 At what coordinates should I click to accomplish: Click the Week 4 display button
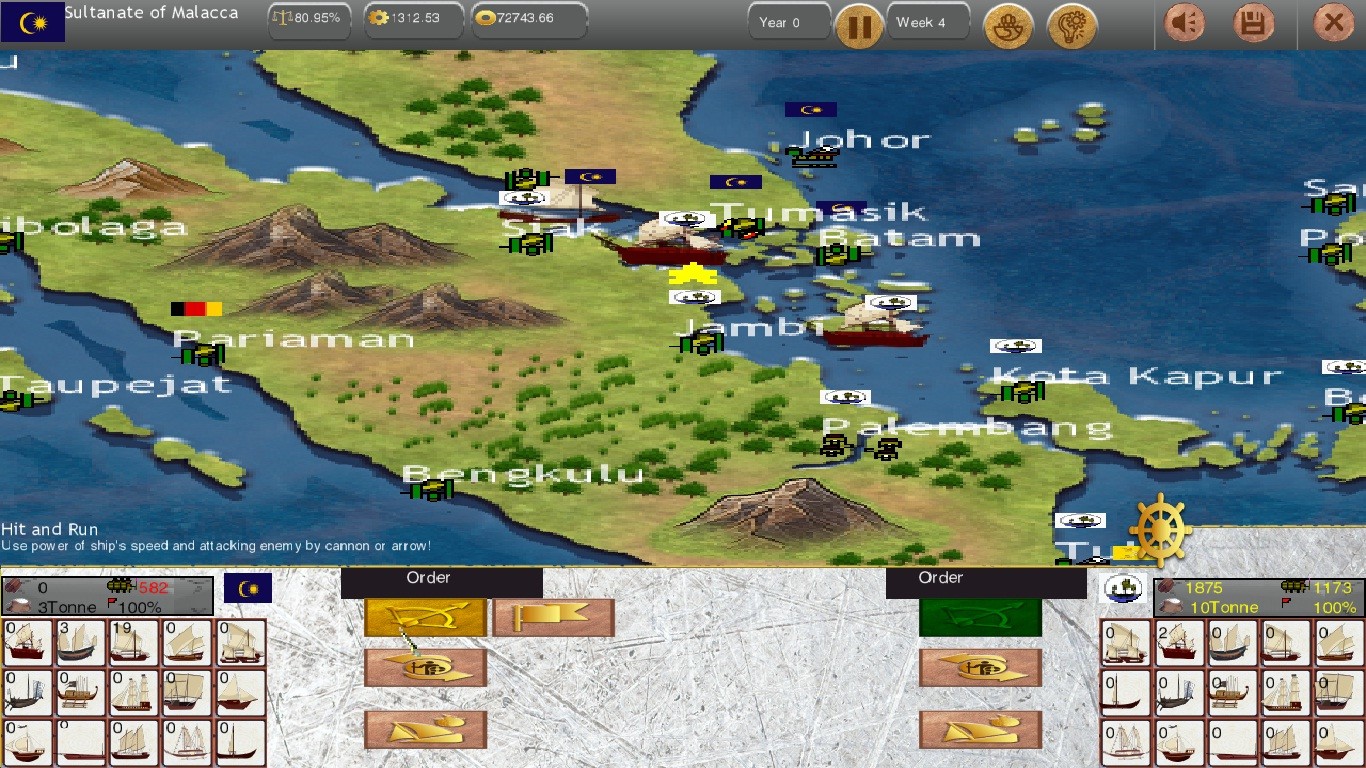pos(927,20)
